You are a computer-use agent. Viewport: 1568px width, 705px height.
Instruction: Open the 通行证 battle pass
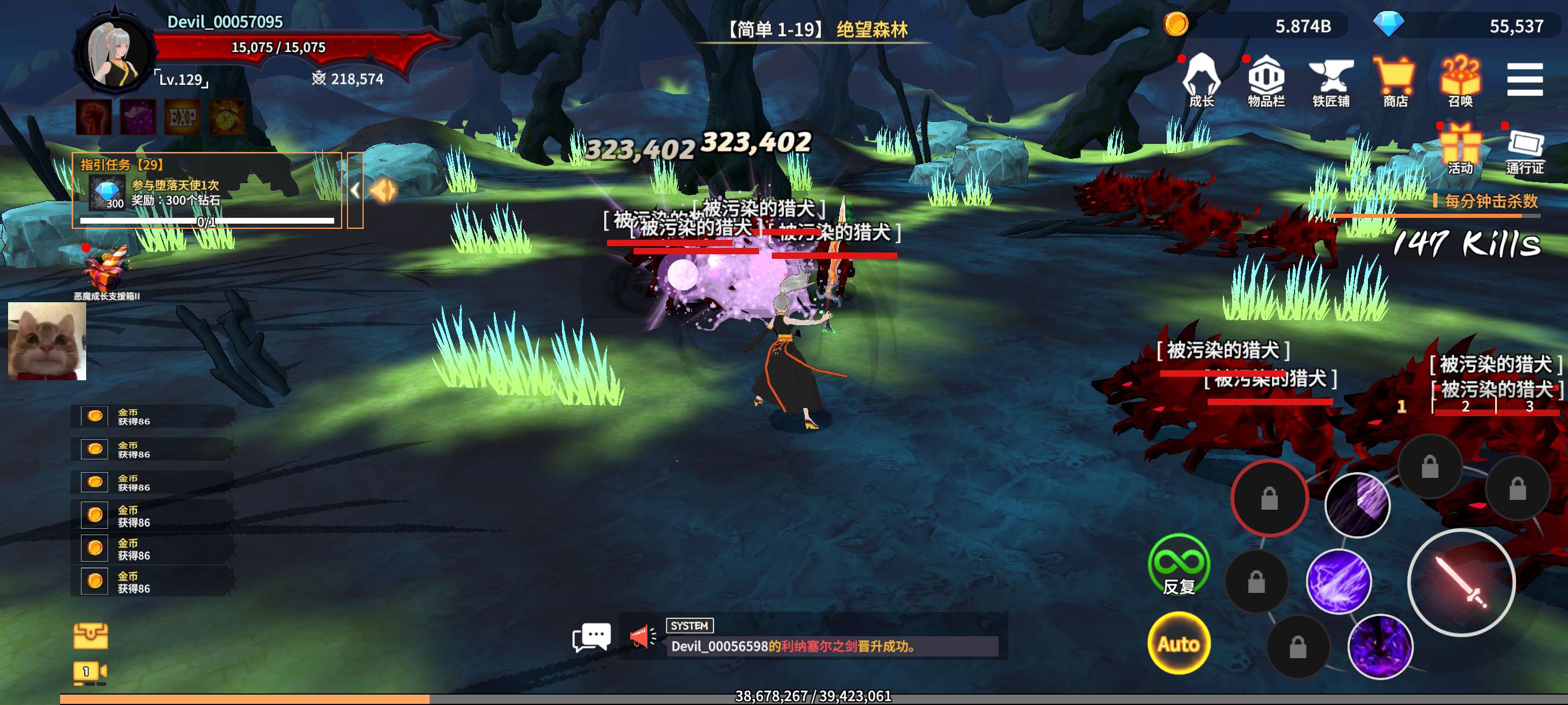[x=1525, y=149]
